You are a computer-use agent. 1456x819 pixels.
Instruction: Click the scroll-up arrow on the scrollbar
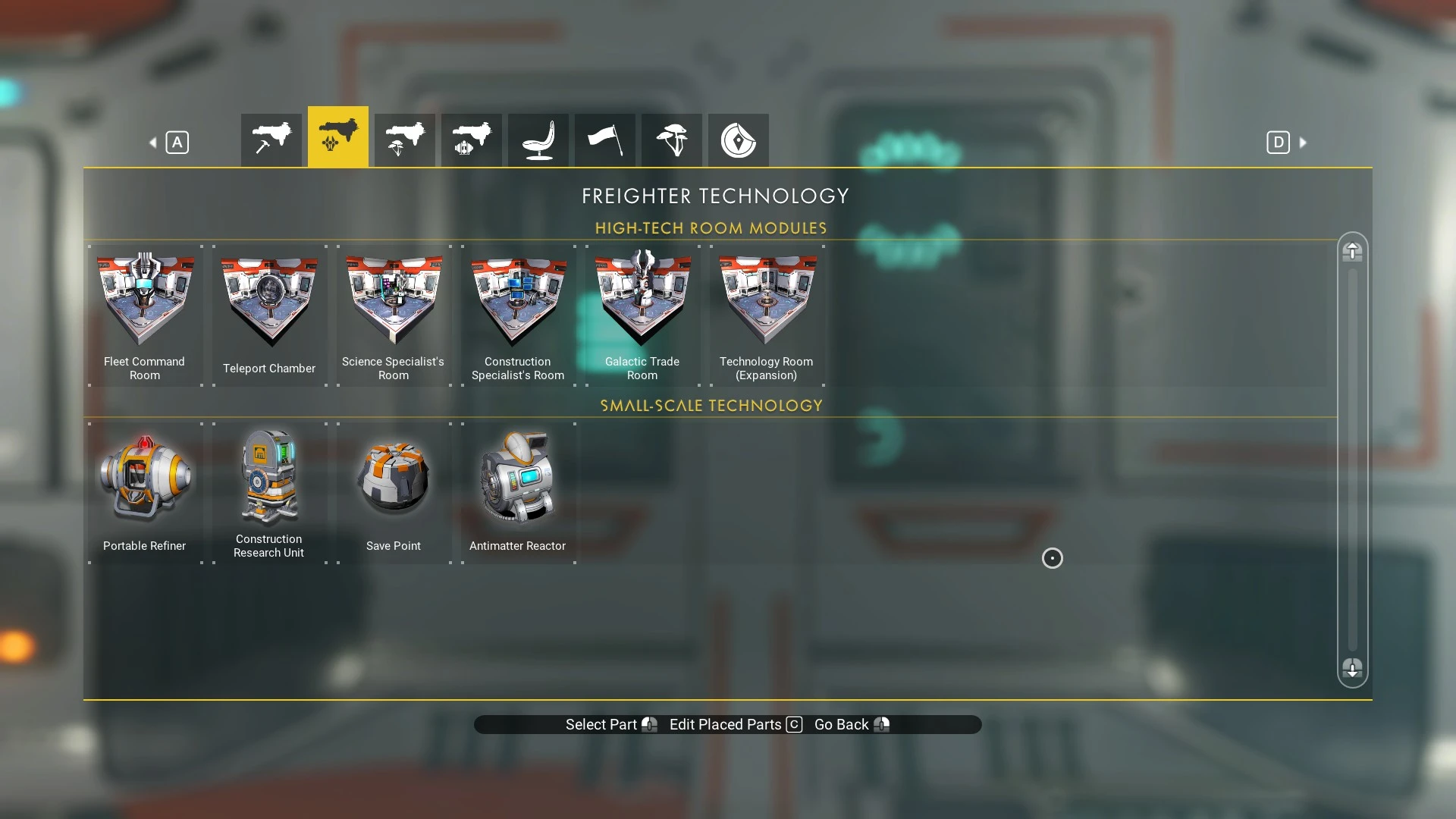coord(1352,252)
